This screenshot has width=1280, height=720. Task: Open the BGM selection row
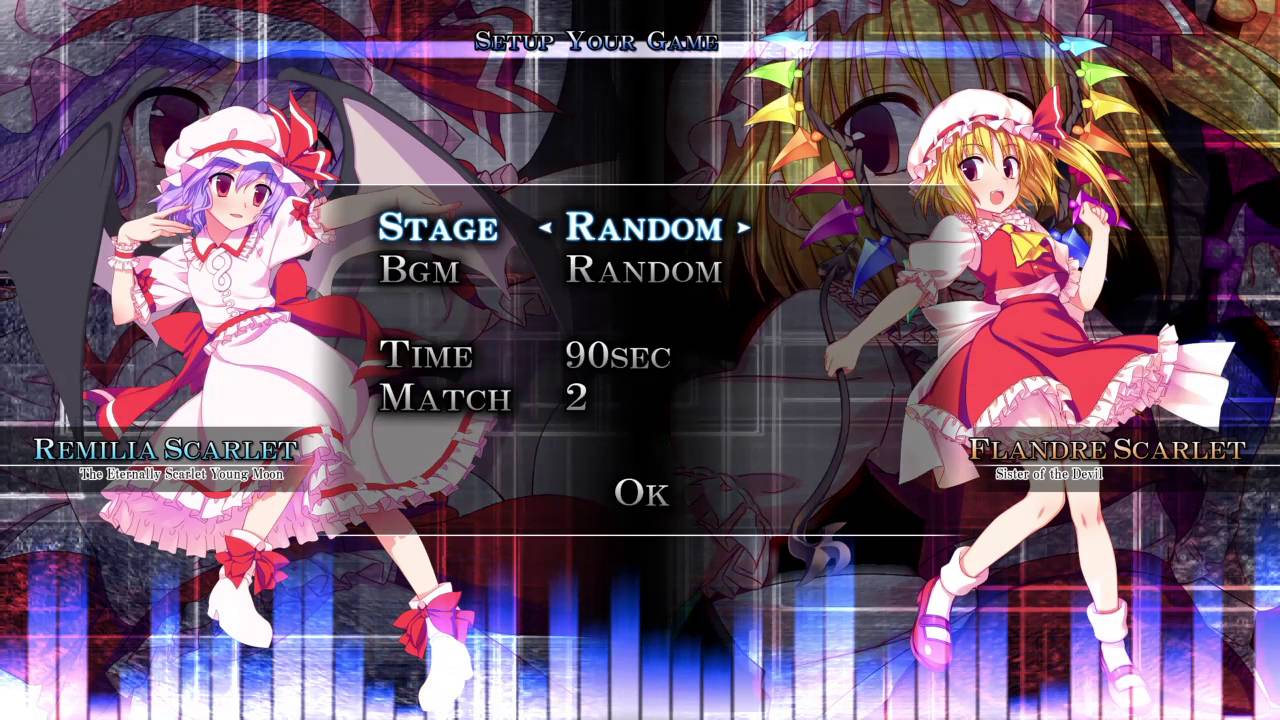pyautogui.click(x=420, y=270)
